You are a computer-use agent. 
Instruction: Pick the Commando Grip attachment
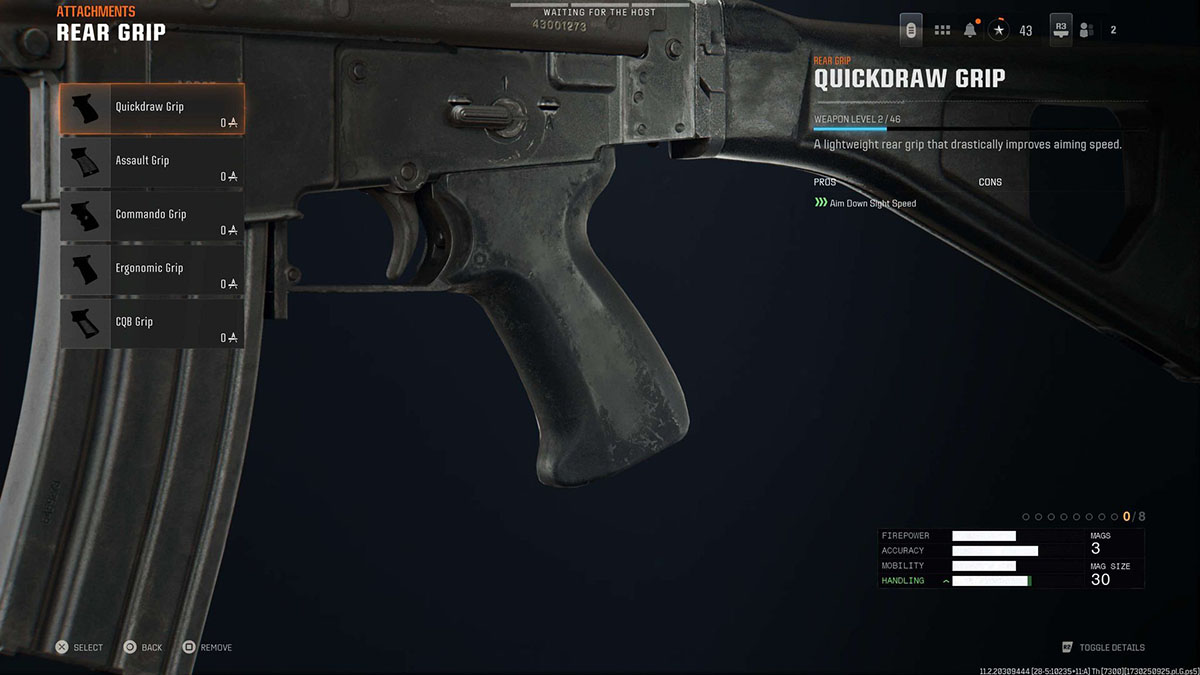pos(151,217)
